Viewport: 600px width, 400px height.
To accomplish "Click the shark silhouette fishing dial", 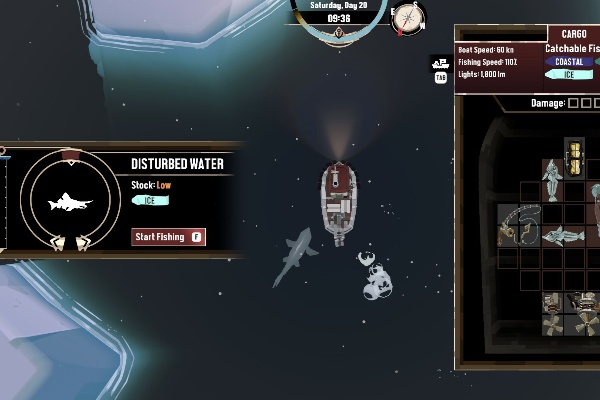I will coord(70,201).
